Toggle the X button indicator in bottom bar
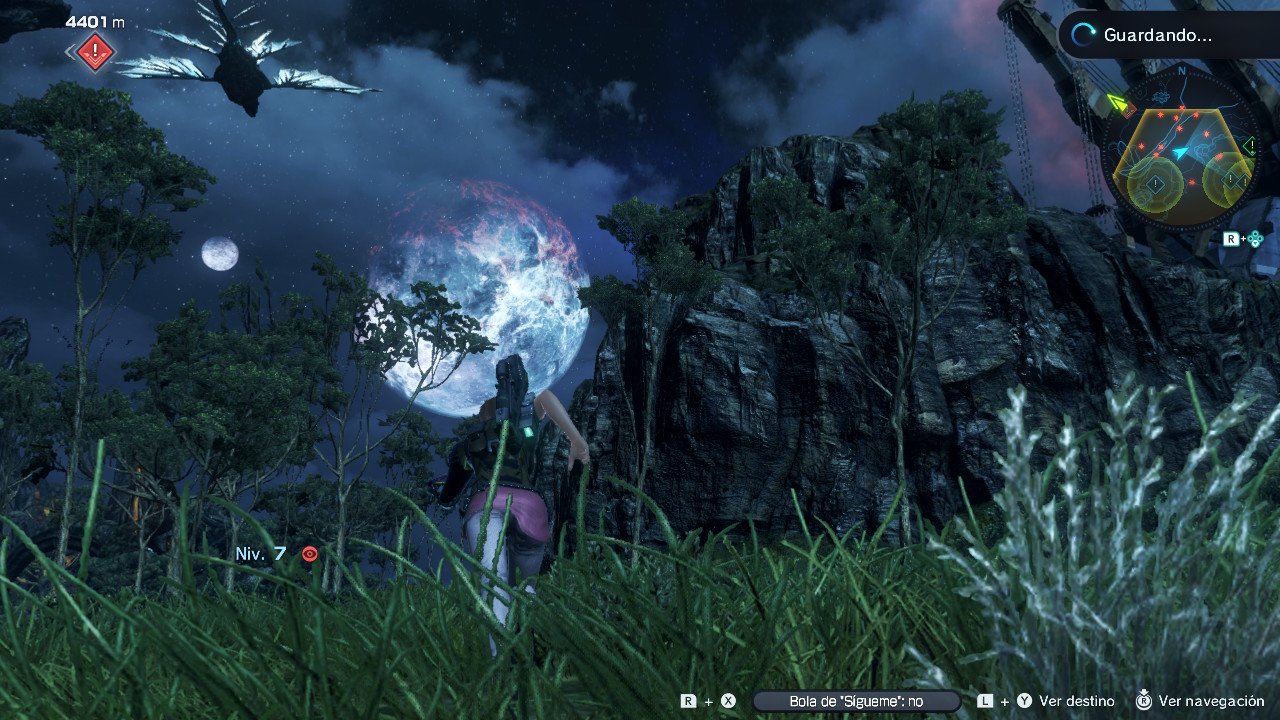 click(x=727, y=700)
